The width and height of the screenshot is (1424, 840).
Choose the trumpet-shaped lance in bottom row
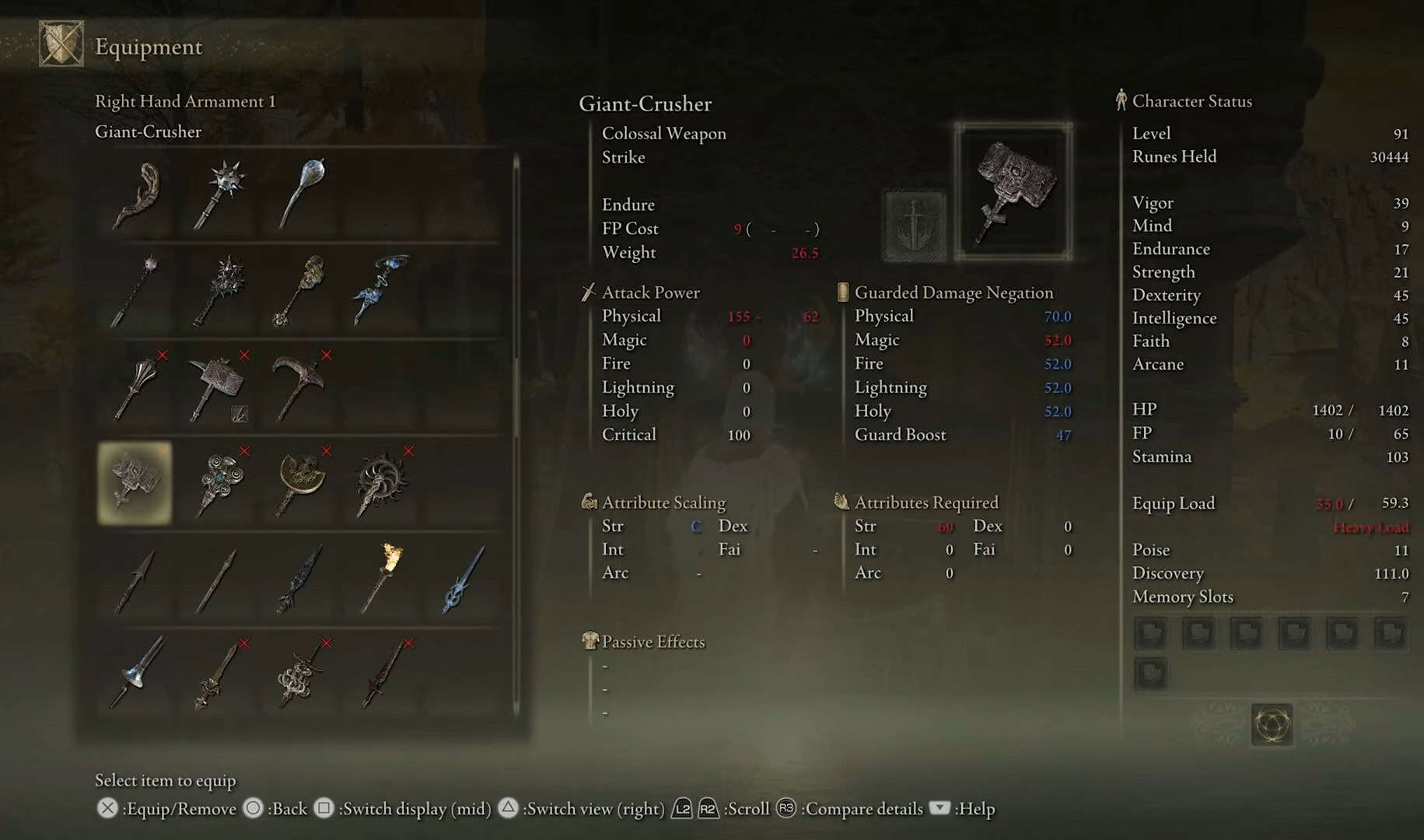click(x=138, y=674)
